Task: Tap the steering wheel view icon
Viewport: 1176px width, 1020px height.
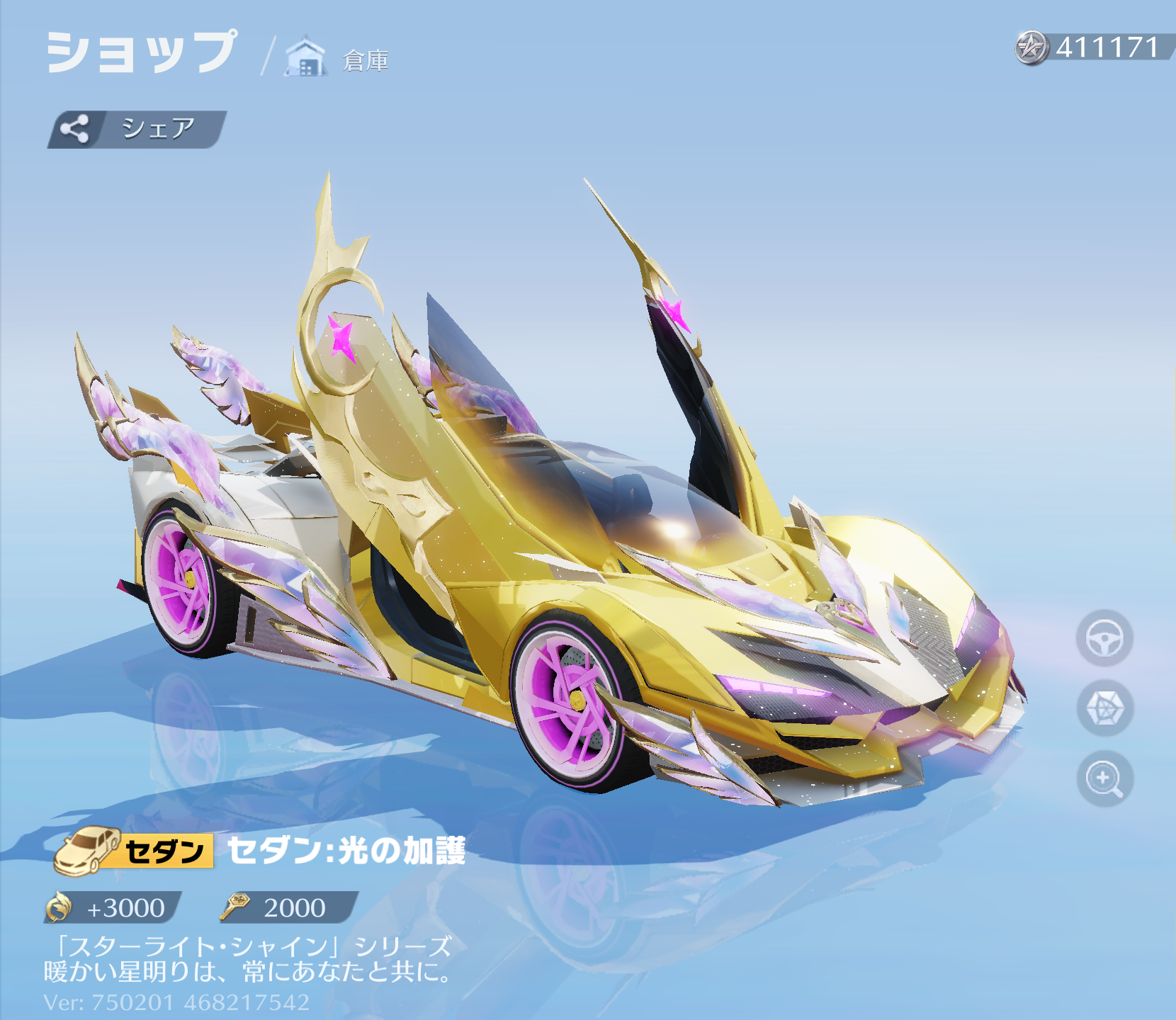Action: point(1104,638)
